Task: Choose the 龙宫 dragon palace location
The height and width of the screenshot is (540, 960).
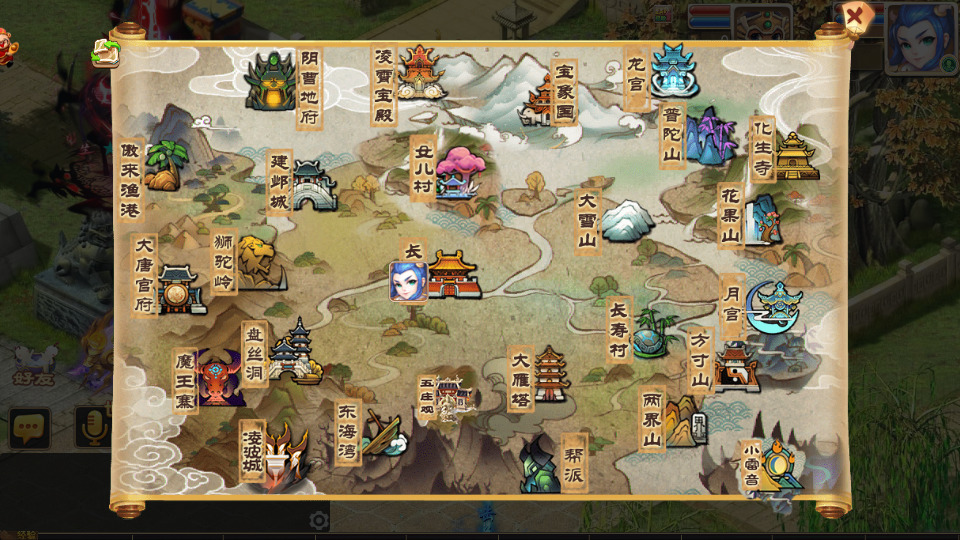Action: (x=674, y=70)
